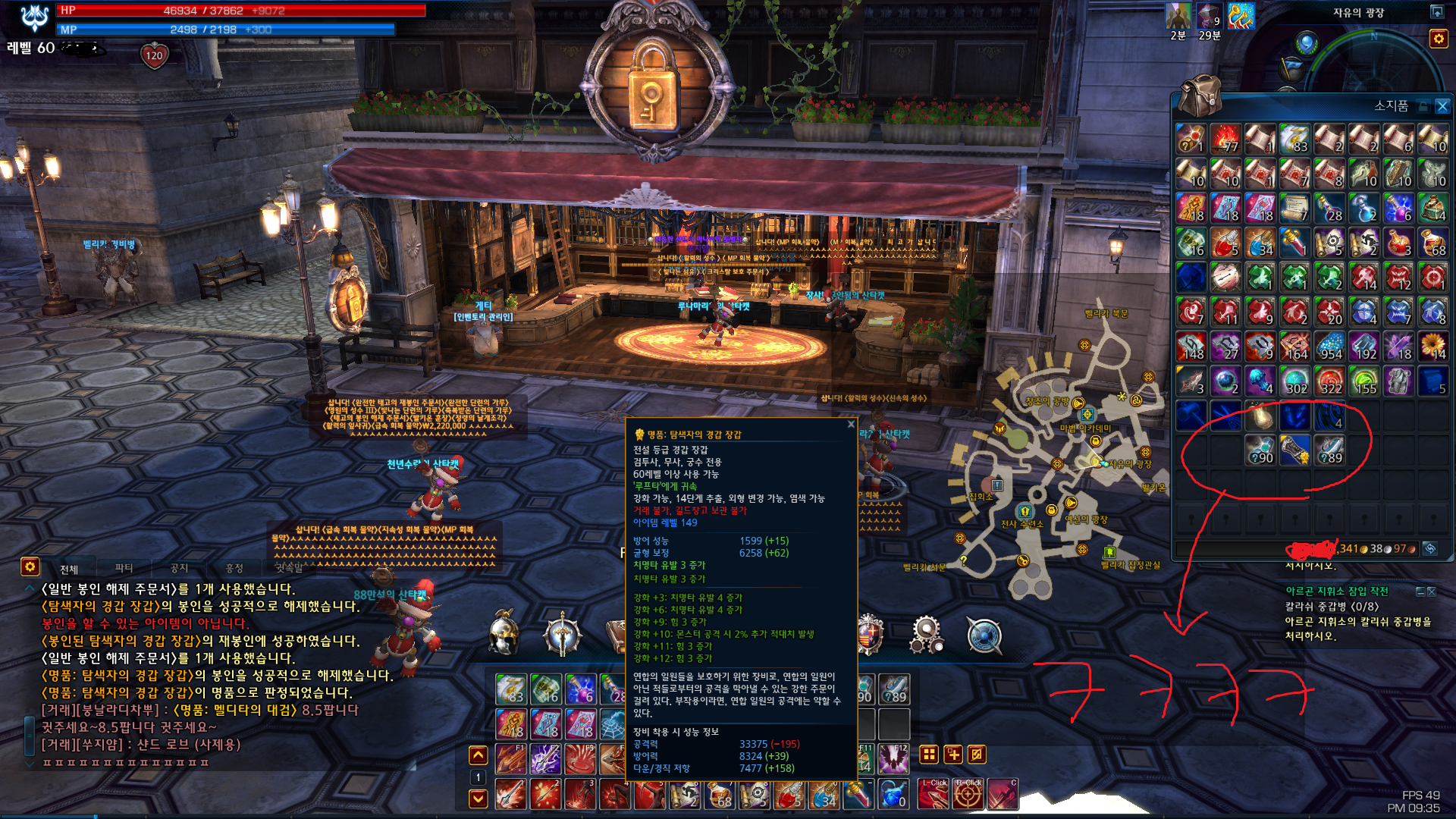Close the item tooltip popup

tap(851, 425)
